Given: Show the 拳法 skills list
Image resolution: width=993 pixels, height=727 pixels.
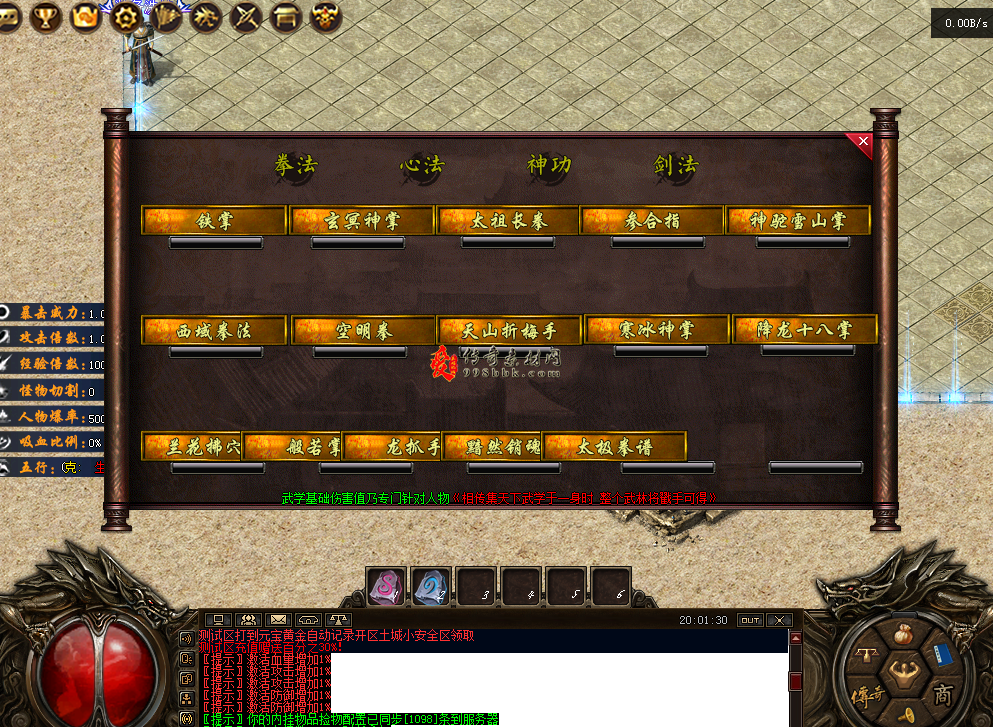Looking at the screenshot, I should (296, 166).
